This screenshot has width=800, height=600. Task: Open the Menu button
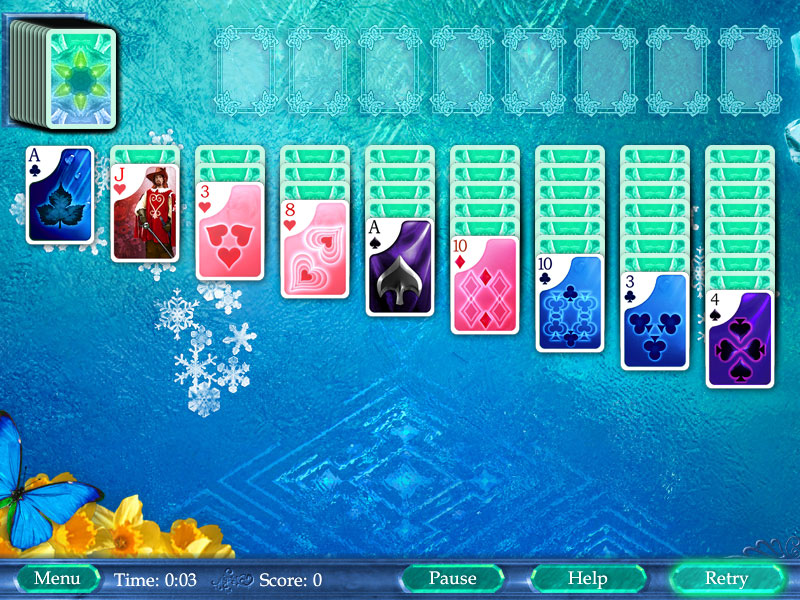57,578
